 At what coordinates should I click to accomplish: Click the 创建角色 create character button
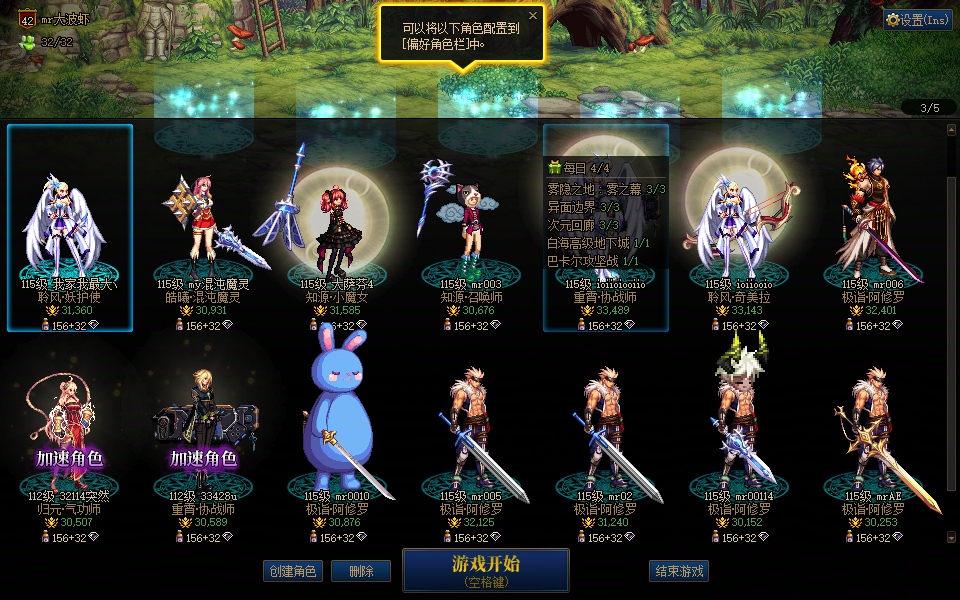coord(292,571)
